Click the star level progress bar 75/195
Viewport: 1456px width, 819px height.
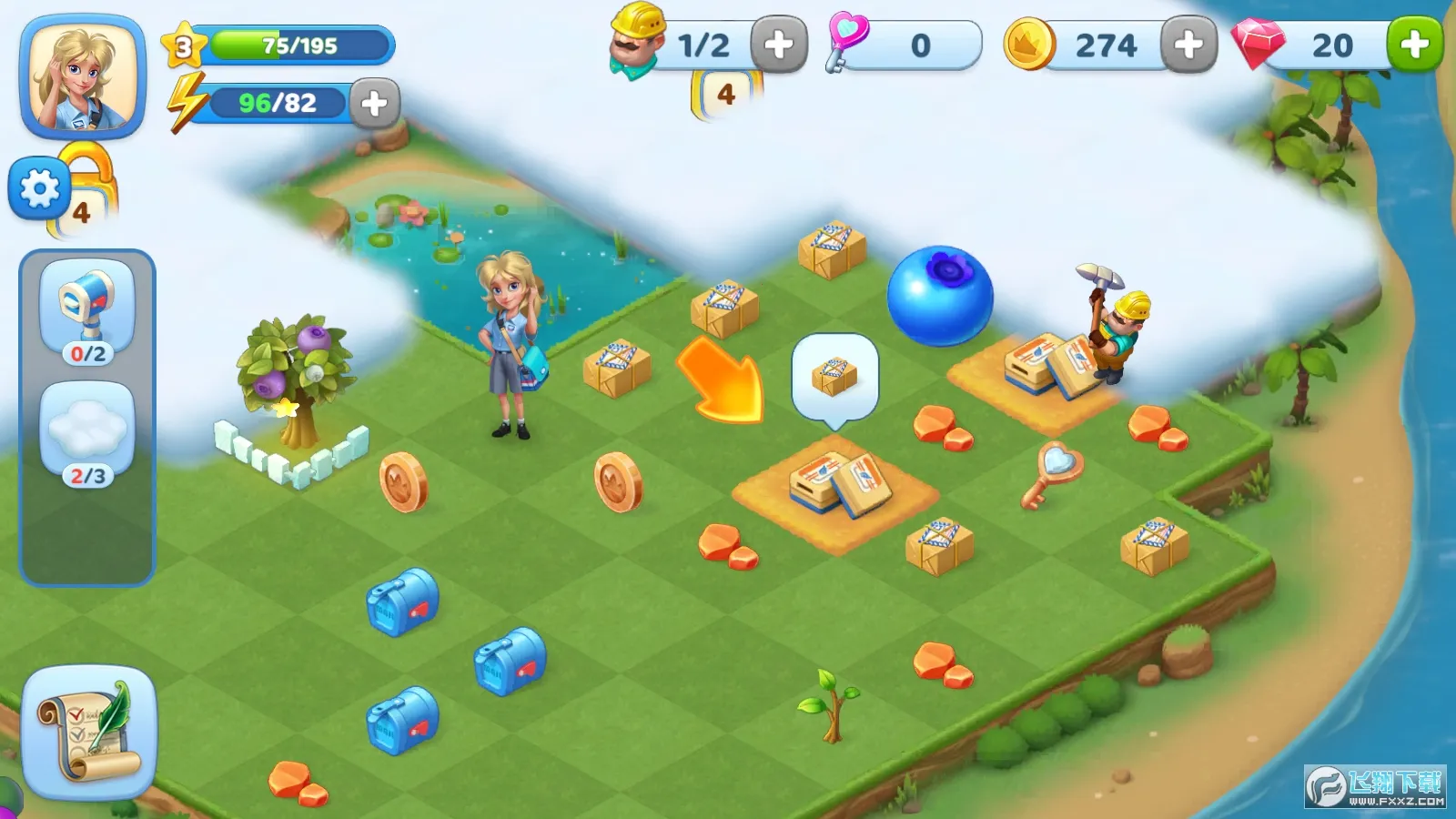pos(291,44)
